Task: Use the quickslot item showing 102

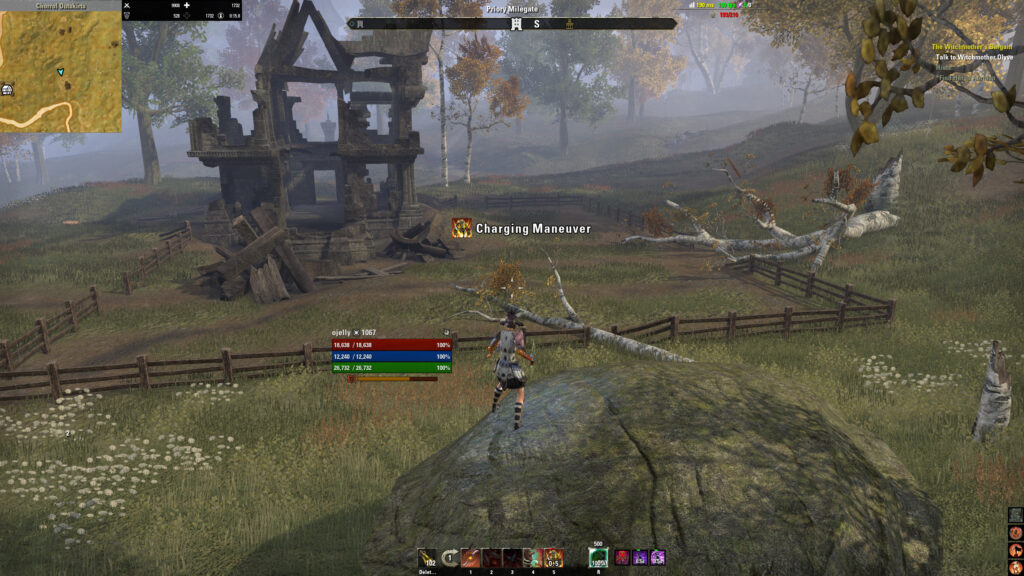Action: [x=427, y=558]
